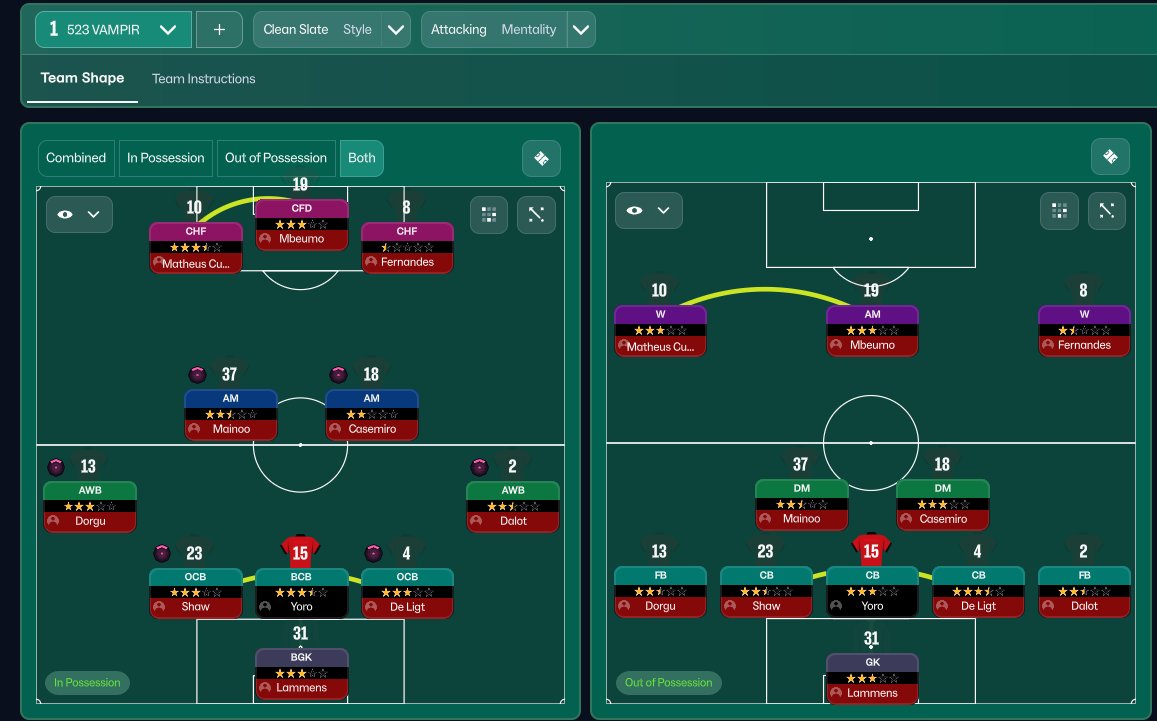
Task: Select the Team Shape tab
Action: click(82, 78)
